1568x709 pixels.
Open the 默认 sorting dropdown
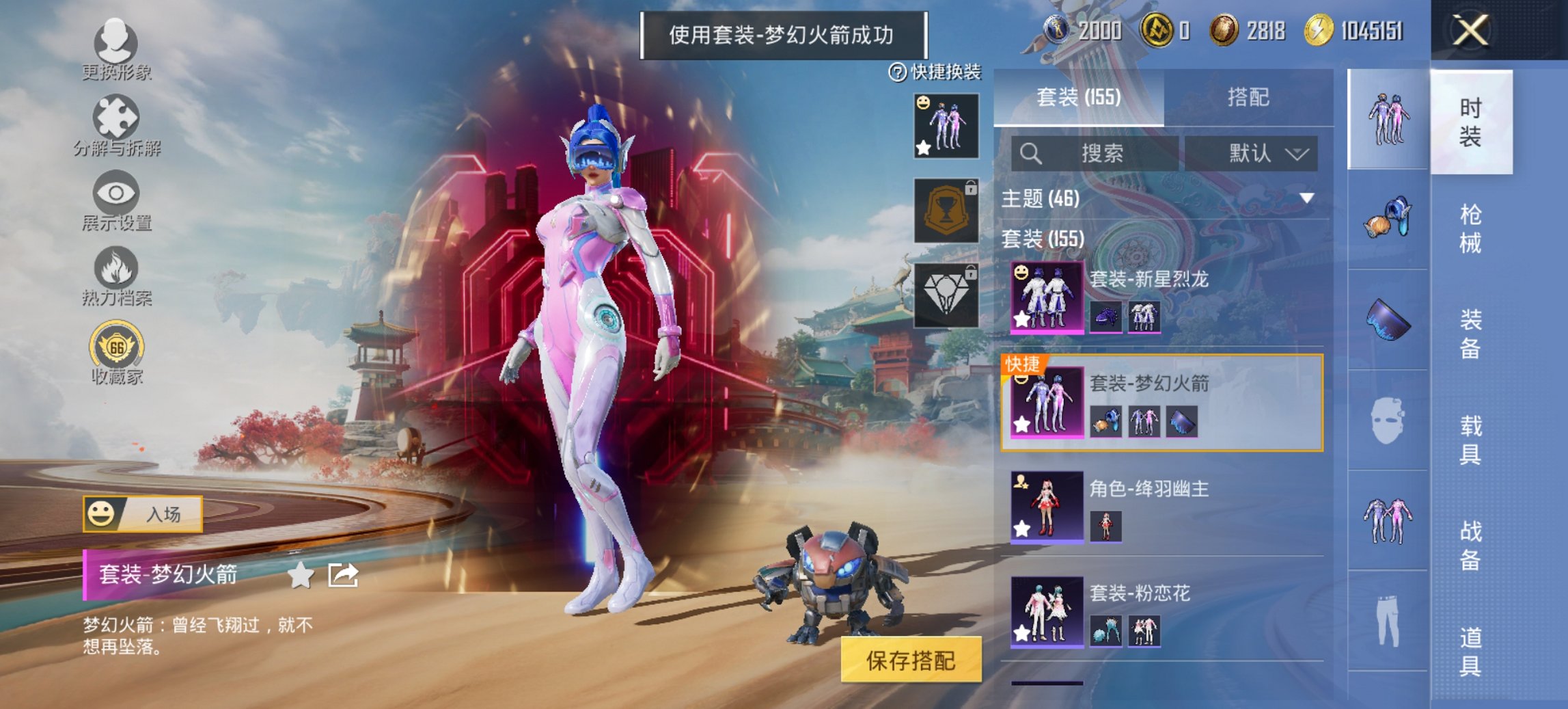click(1264, 153)
